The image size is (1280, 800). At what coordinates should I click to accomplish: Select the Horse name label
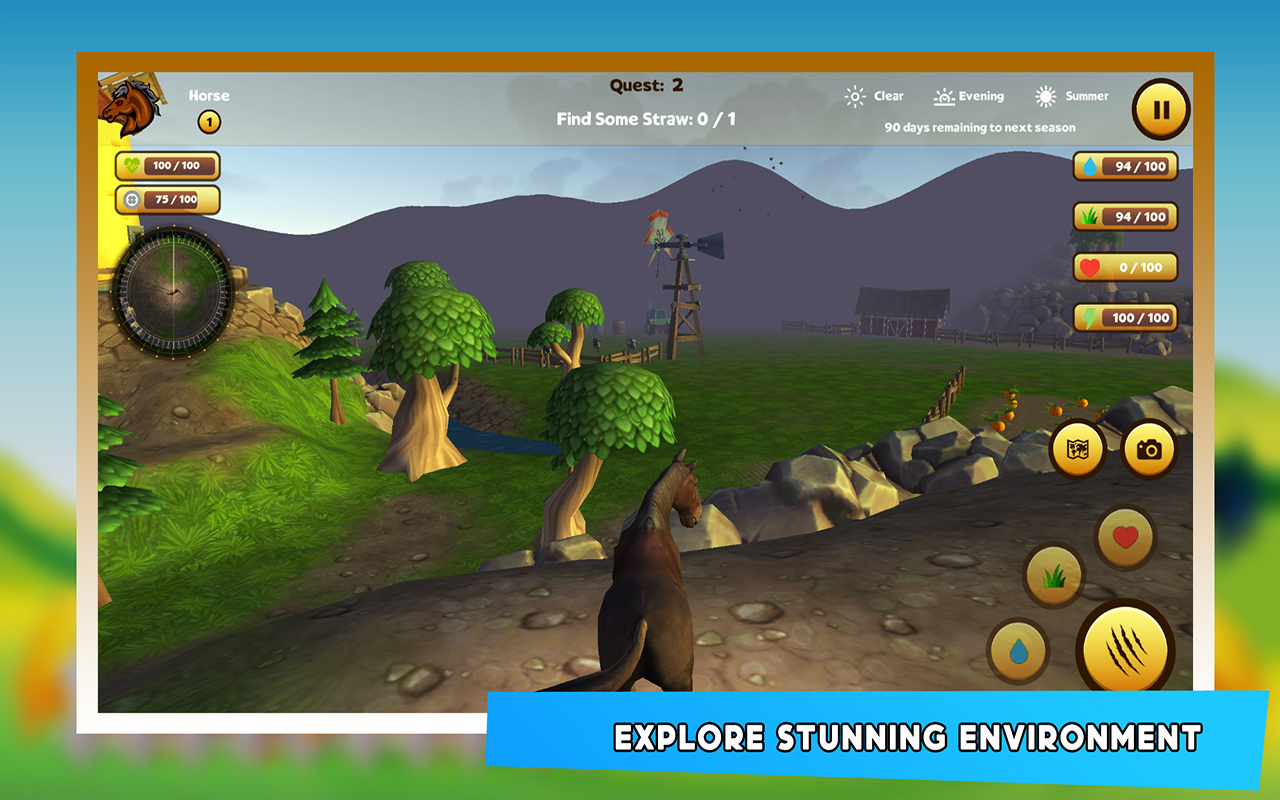click(209, 95)
